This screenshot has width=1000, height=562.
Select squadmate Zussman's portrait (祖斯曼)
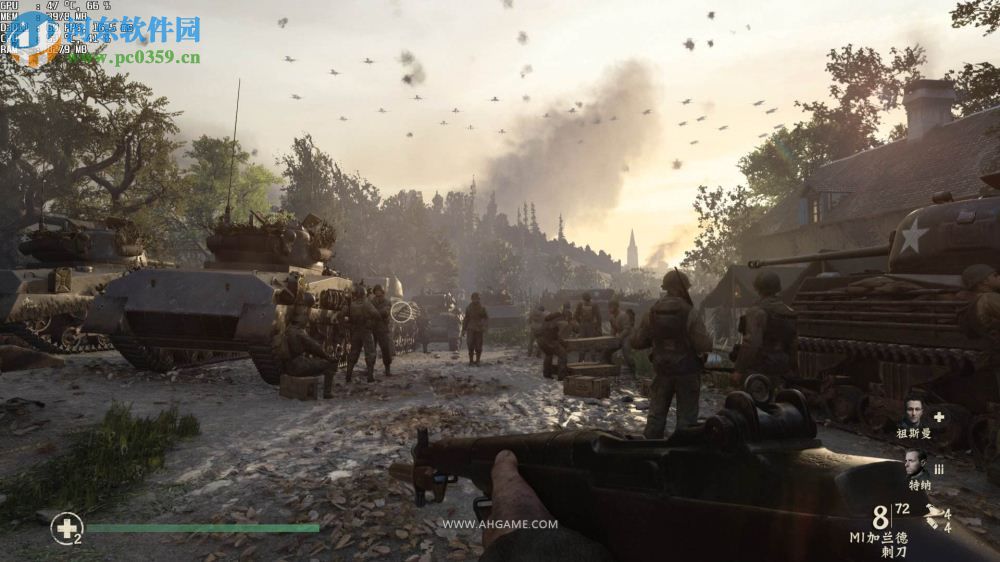point(913,414)
